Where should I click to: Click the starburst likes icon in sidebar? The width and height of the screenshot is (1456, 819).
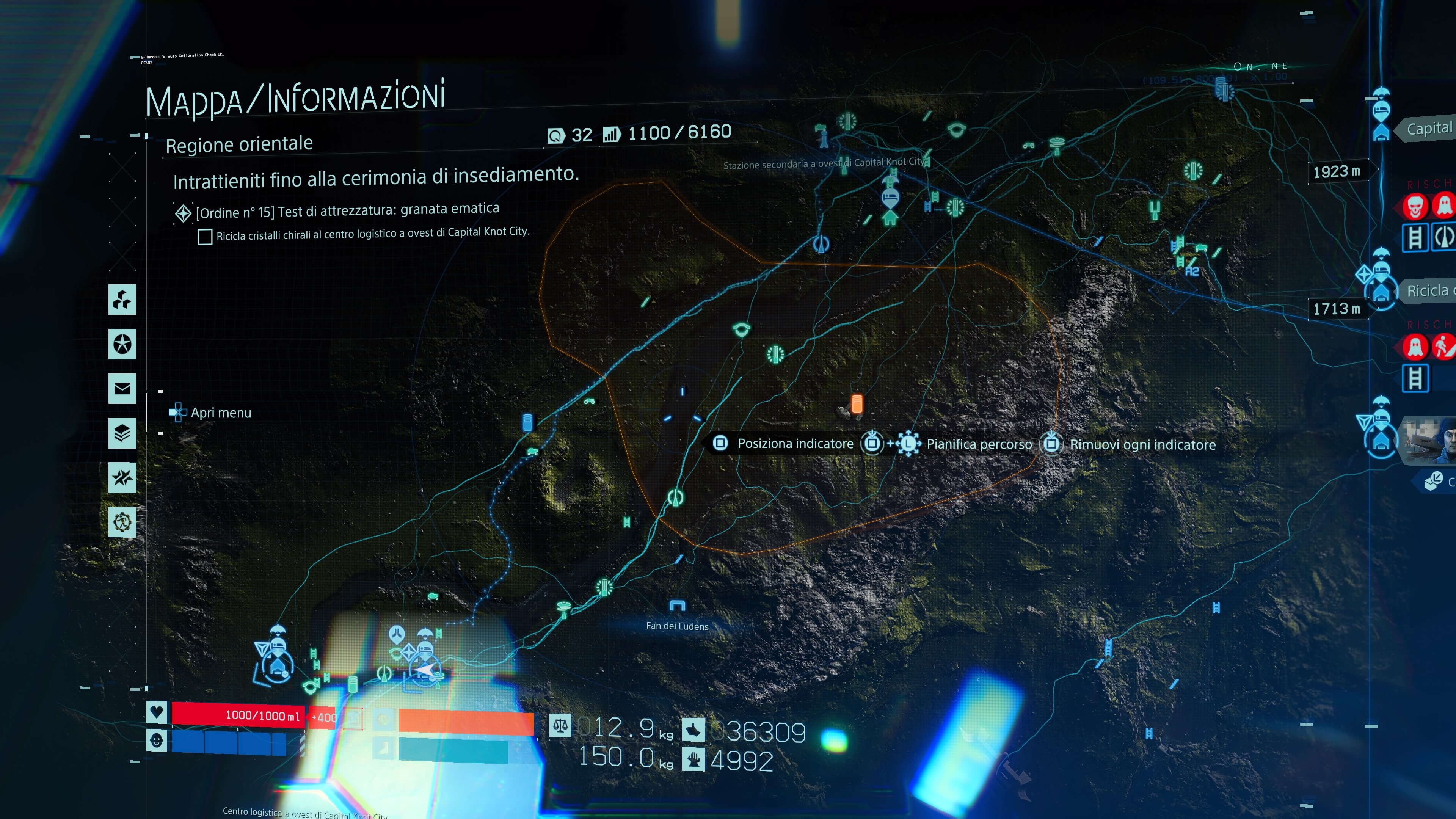(122, 478)
